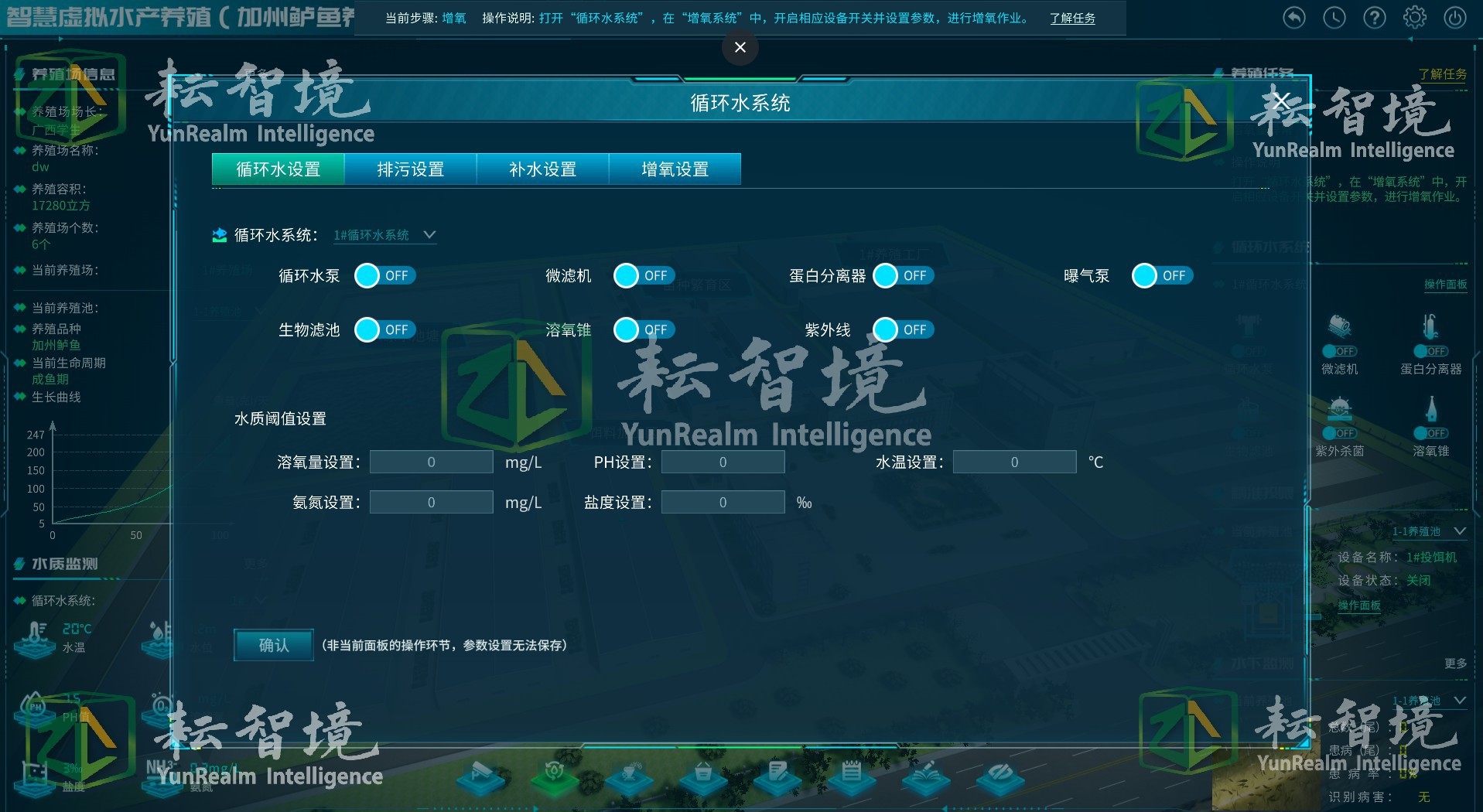The width and height of the screenshot is (1483, 812).
Task: Click the feeding icon on bottom toolbar
Action: point(628,780)
